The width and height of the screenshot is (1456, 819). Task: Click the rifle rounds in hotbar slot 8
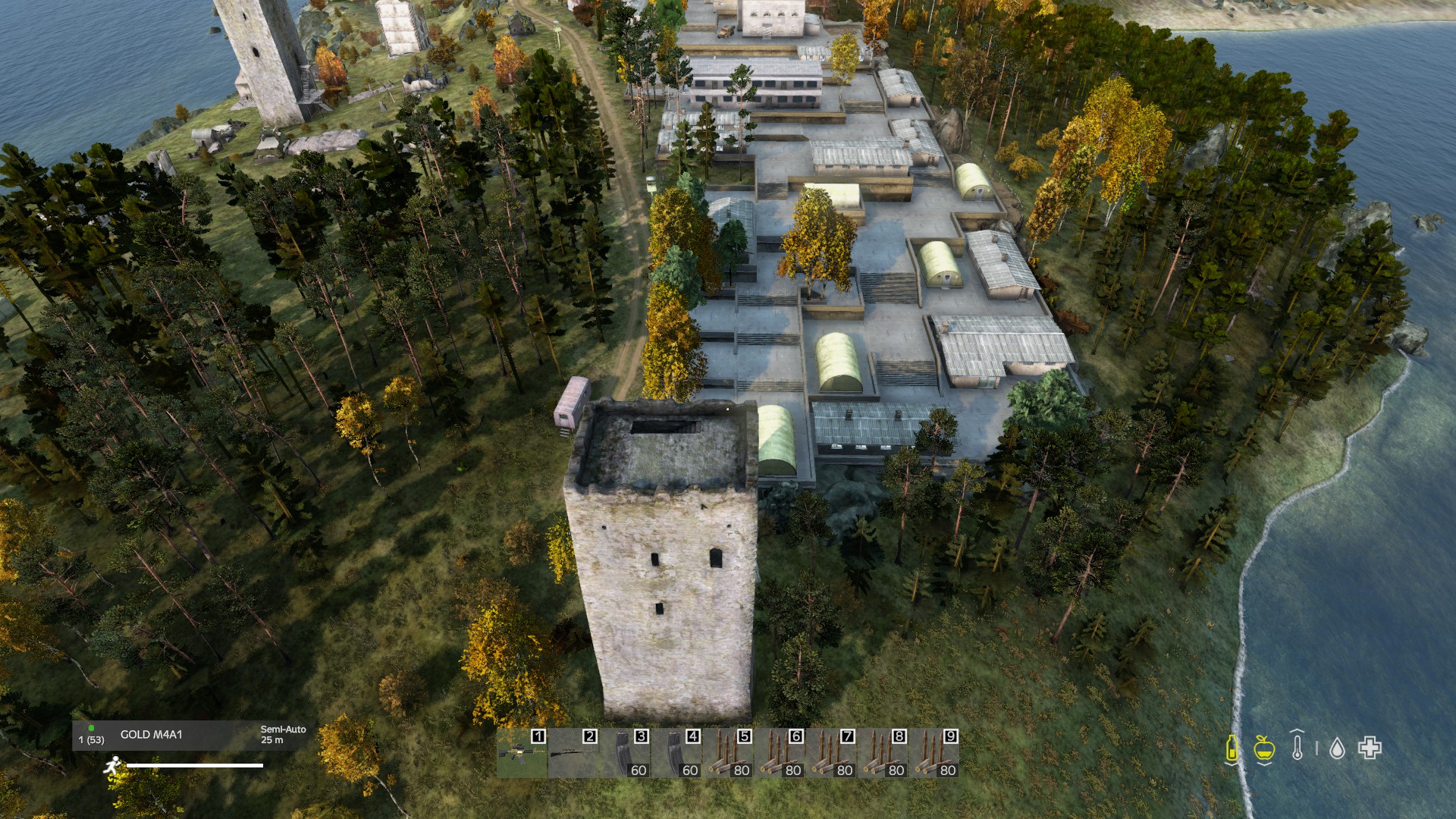pyautogui.click(x=883, y=753)
